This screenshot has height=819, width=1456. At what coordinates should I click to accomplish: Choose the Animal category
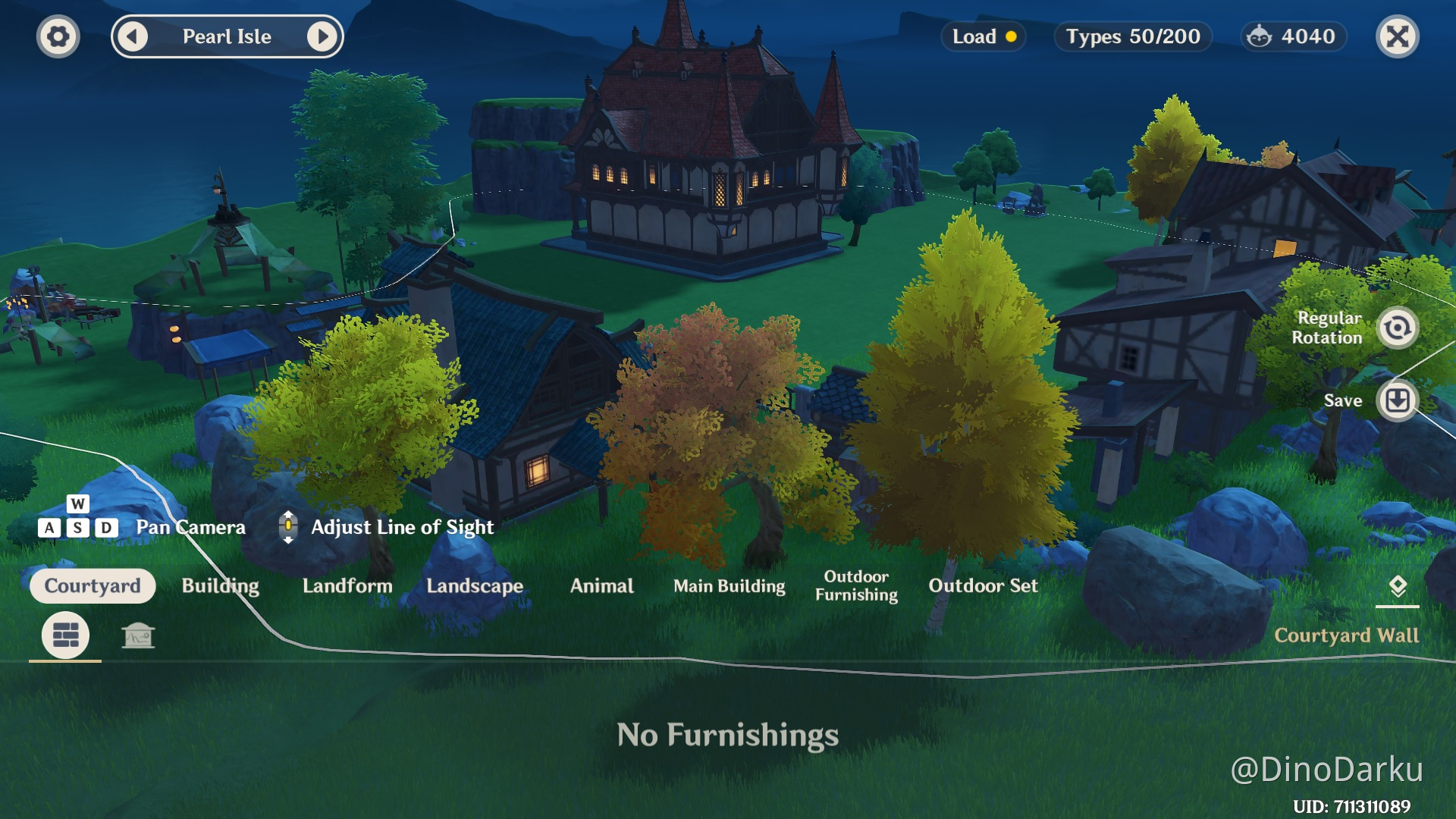(601, 585)
